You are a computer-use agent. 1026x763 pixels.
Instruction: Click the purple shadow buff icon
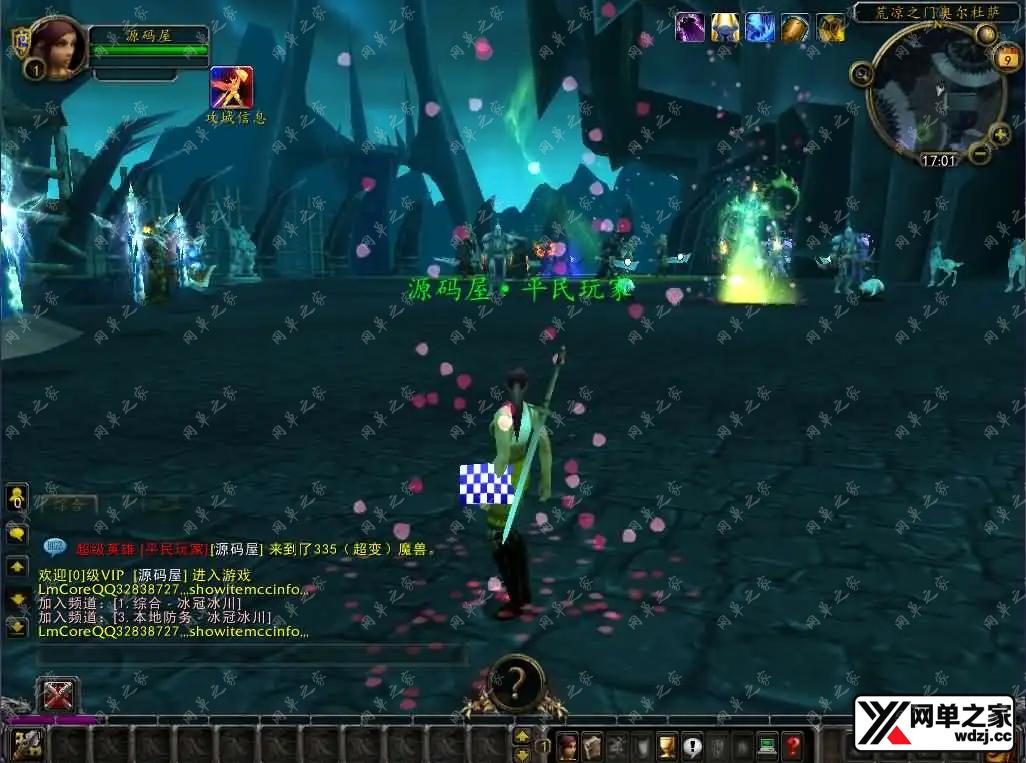(x=690, y=27)
